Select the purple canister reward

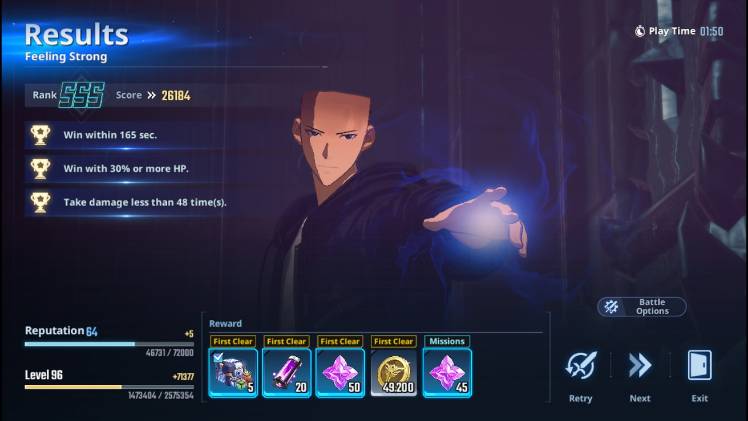pos(287,372)
